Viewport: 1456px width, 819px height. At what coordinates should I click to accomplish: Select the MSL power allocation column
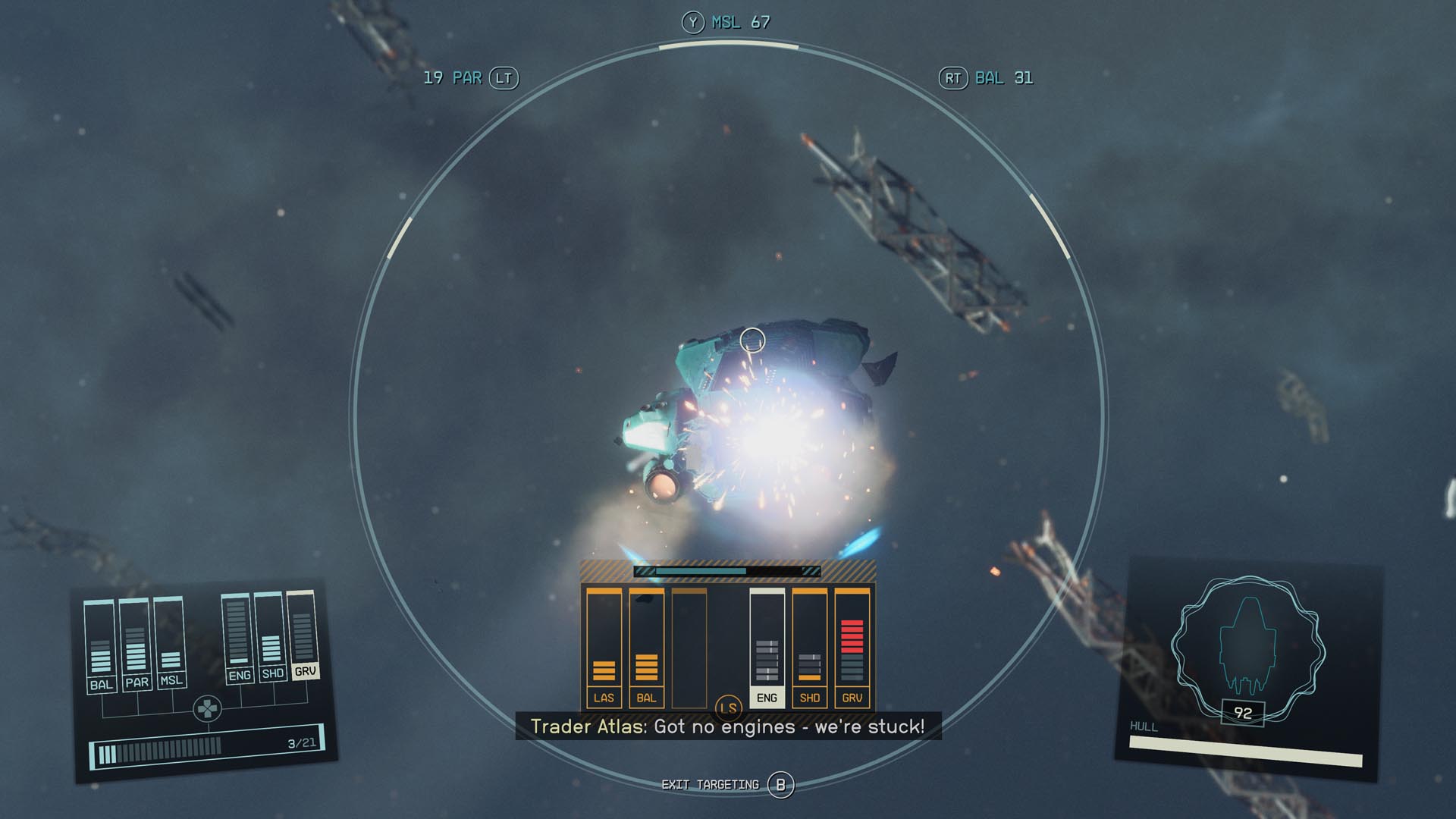170,641
